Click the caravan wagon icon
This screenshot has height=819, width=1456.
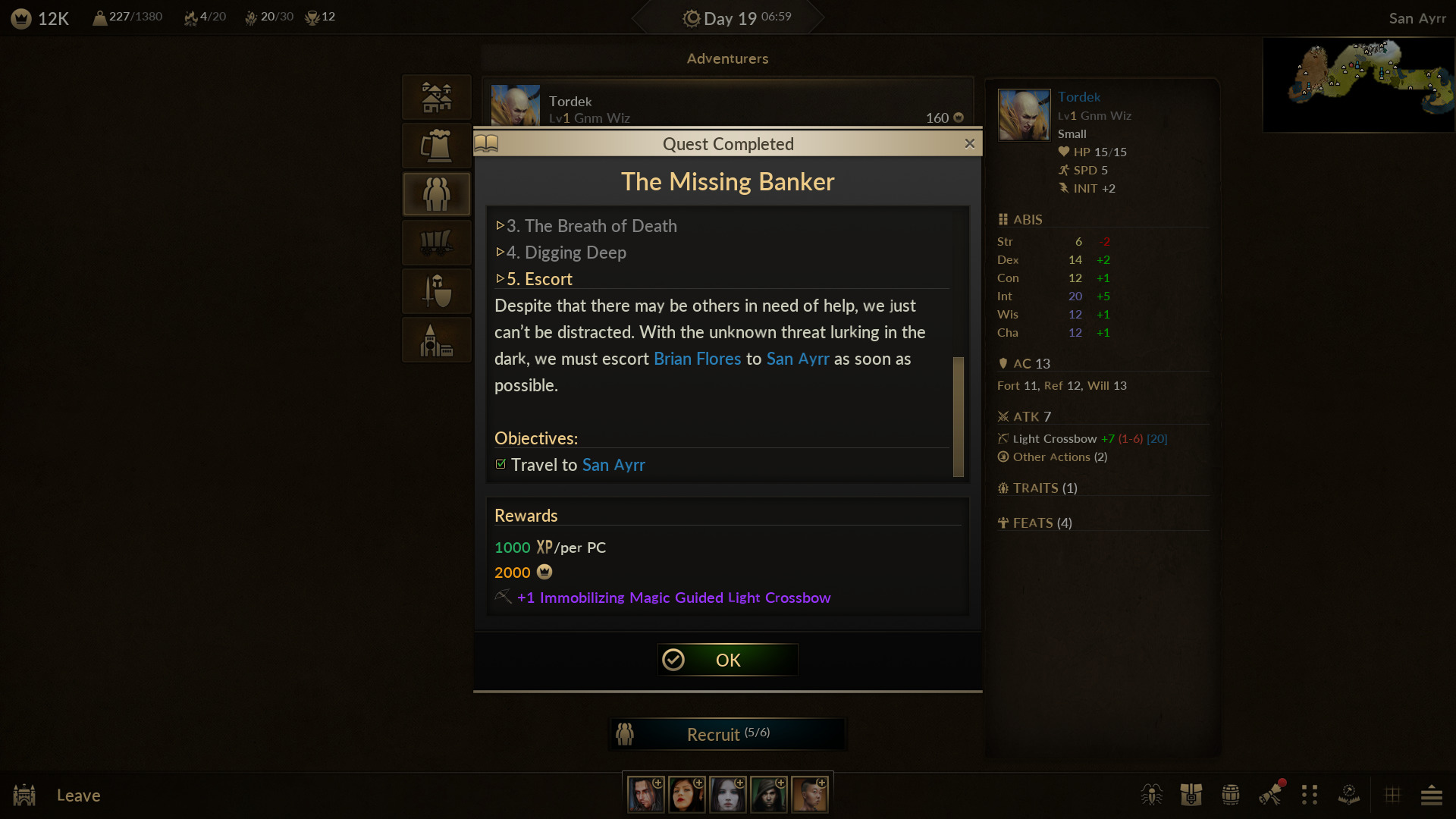pyautogui.click(x=436, y=243)
